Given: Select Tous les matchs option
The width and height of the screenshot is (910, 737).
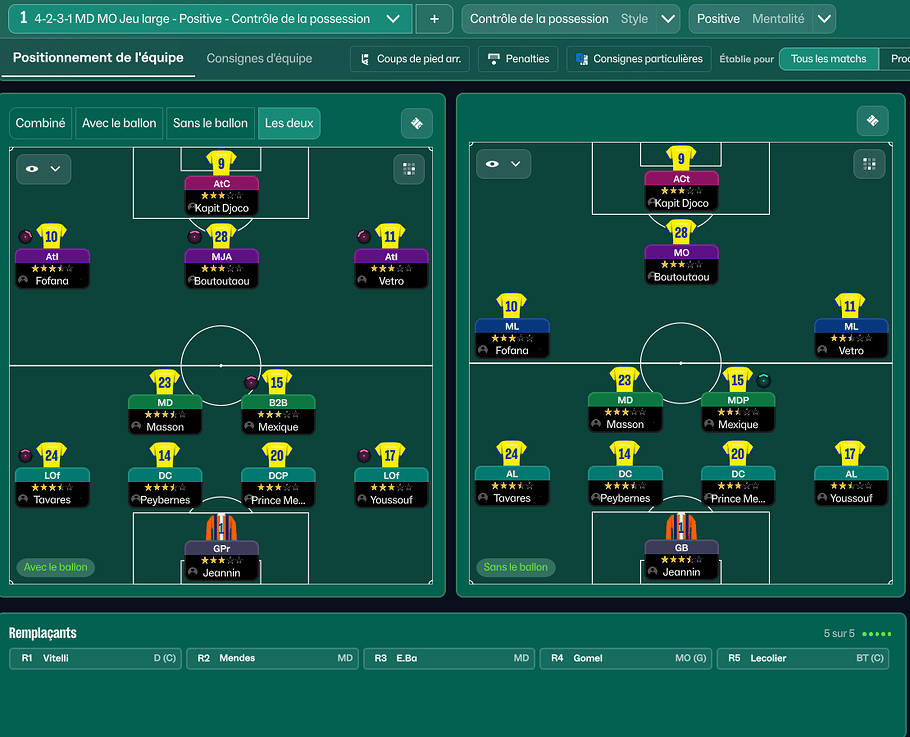Looking at the screenshot, I should [x=828, y=59].
